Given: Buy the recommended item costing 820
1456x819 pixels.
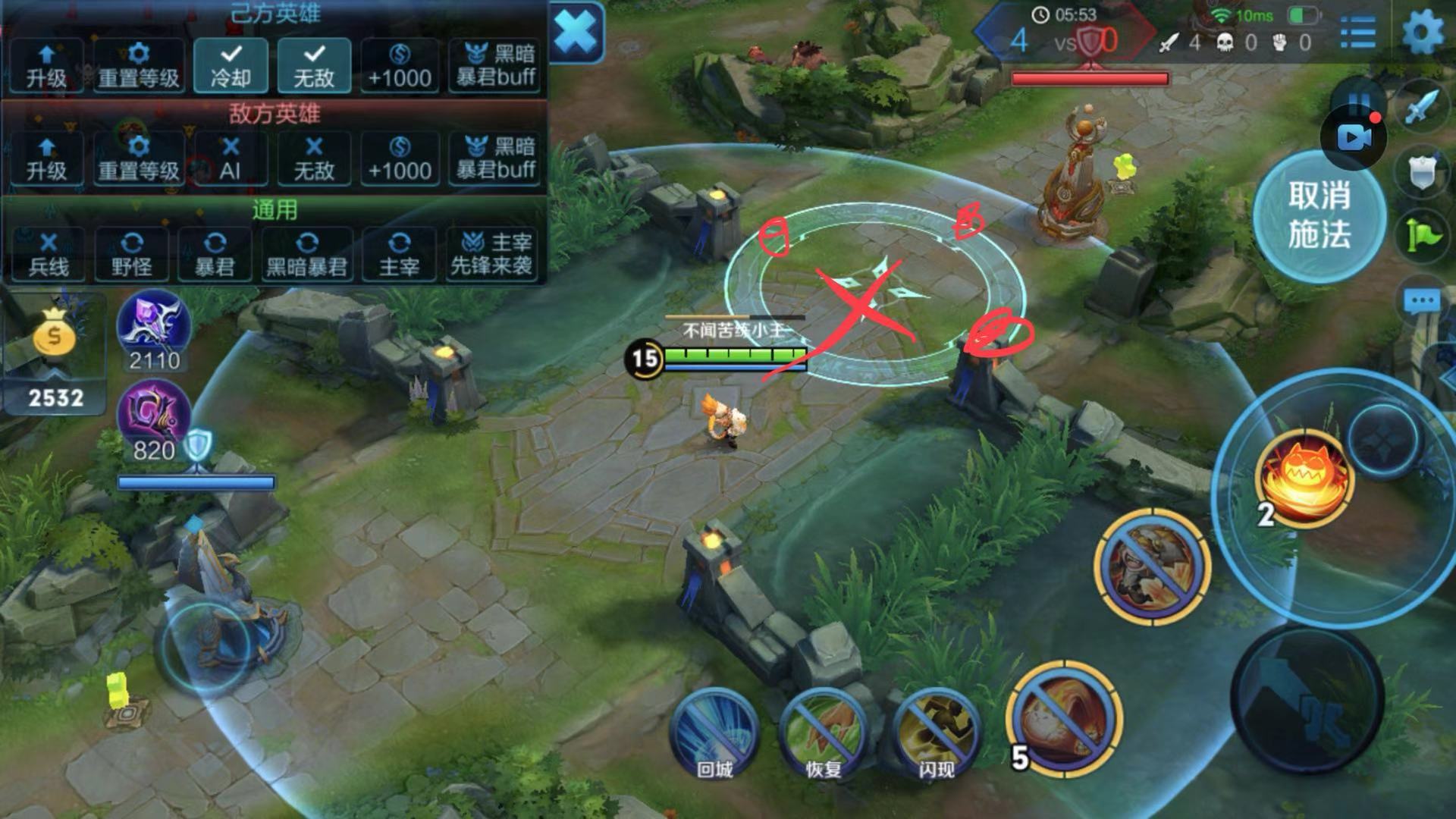Looking at the screenshot, I should 154,416.
